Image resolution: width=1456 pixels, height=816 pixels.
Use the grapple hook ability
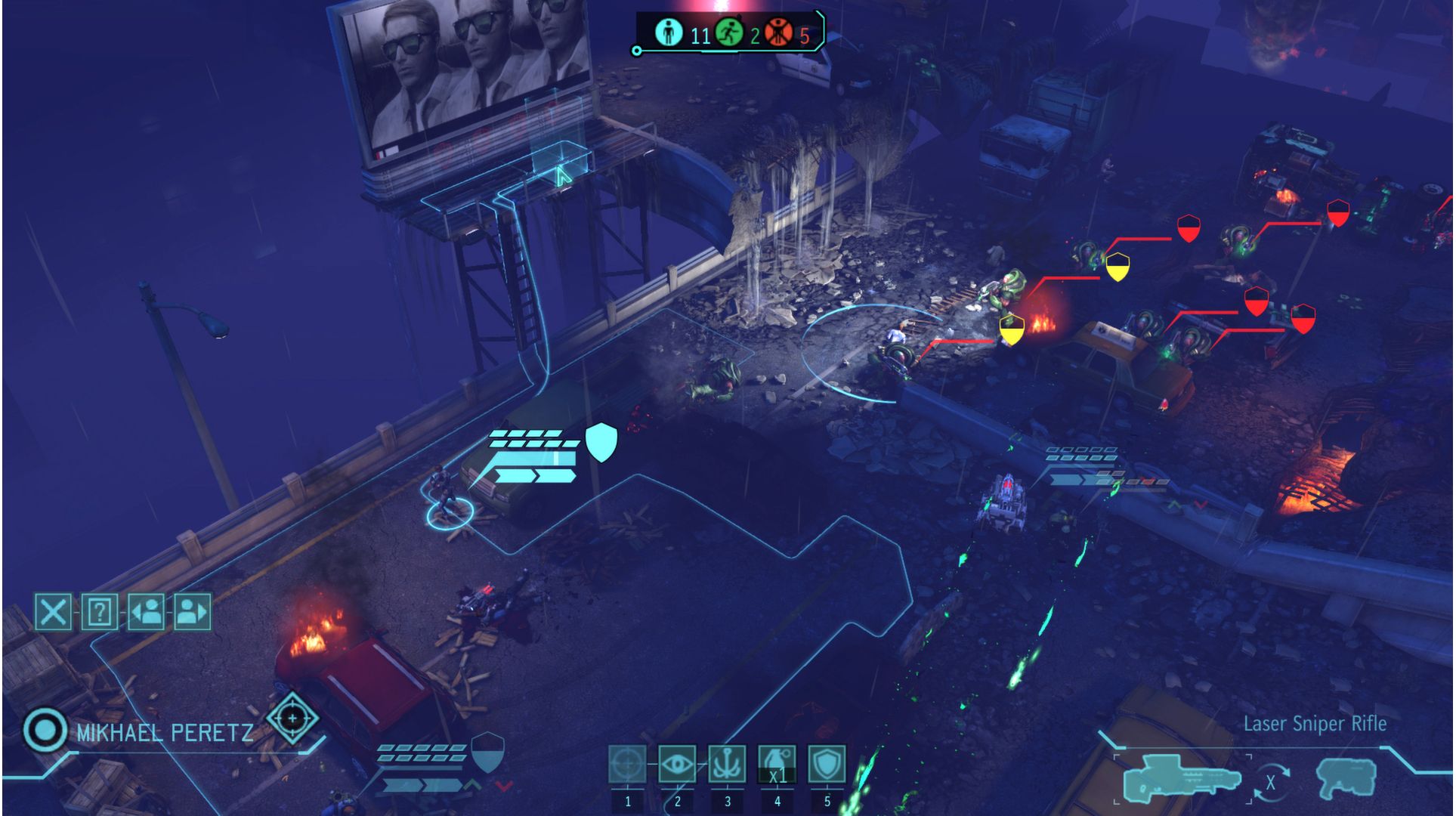point(727,766)
